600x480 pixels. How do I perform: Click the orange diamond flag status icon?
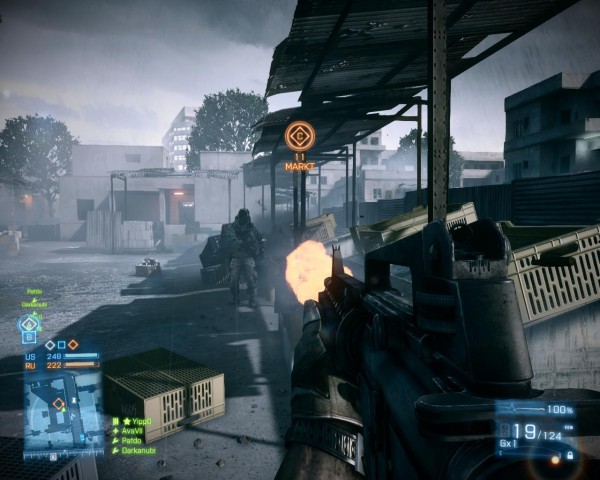tap(73, 344)
